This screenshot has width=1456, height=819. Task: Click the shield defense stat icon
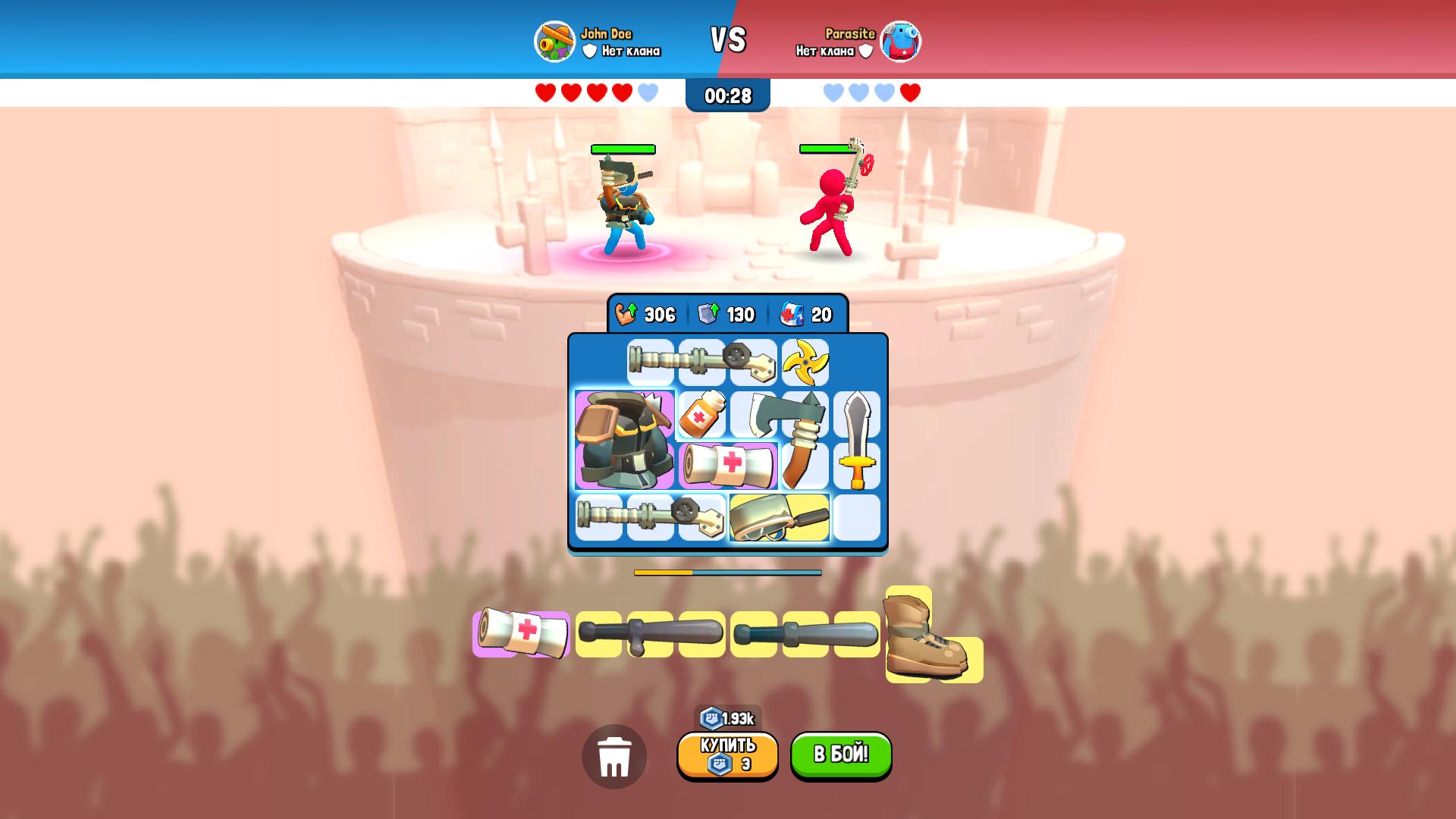pyautogui.click(x=708, y=313)
